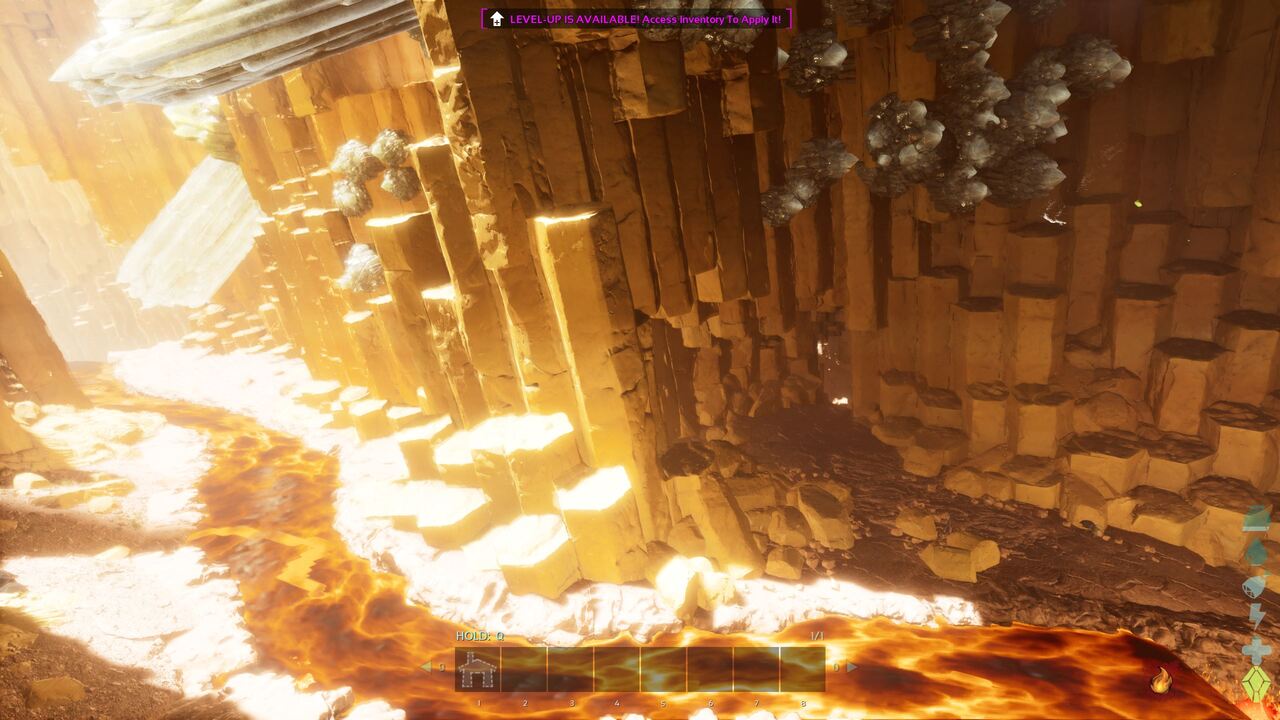Cycle hotbar with the right arrow

pos(852,667)
